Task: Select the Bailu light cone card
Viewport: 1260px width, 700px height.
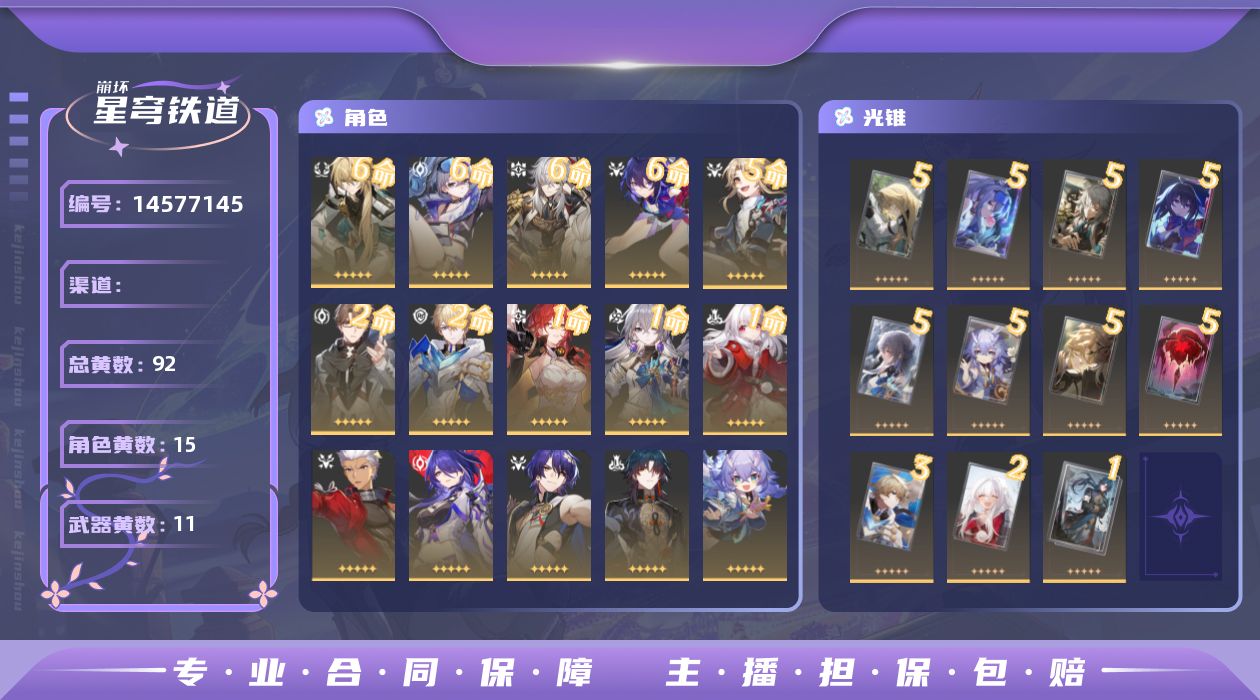Action: click(x=988, y=369)
